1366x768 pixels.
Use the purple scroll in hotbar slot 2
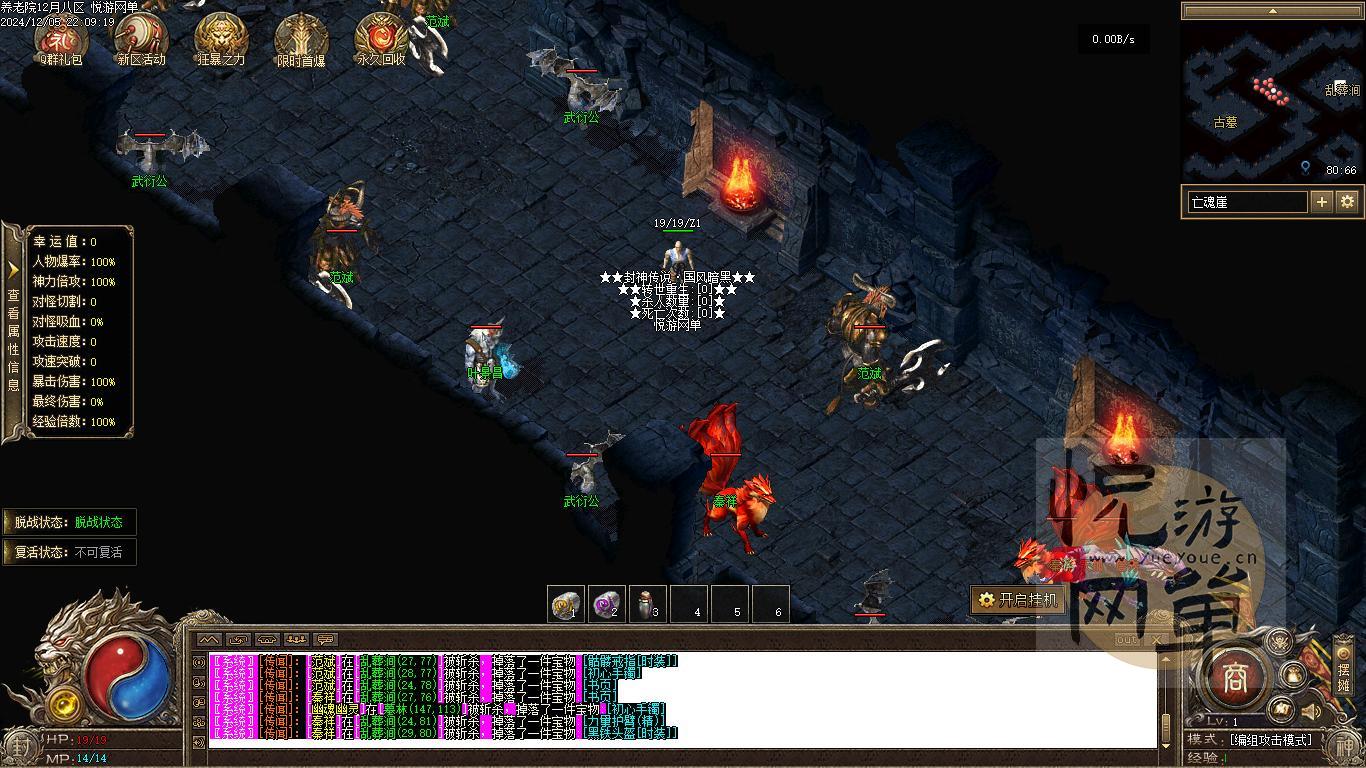606,604
